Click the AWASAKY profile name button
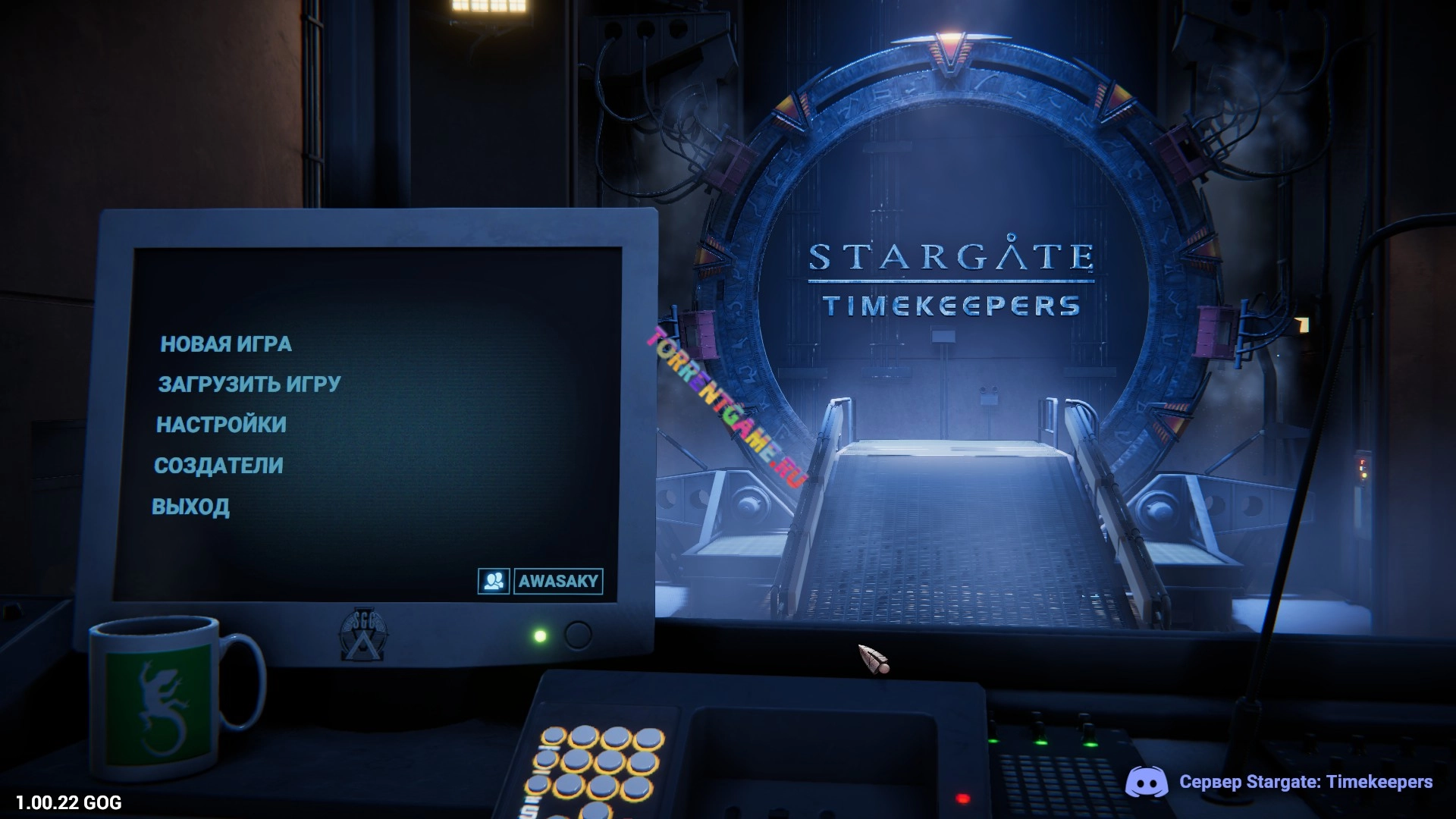The height and width of the screenshot is (819, 1456). (x=558, y=582)
